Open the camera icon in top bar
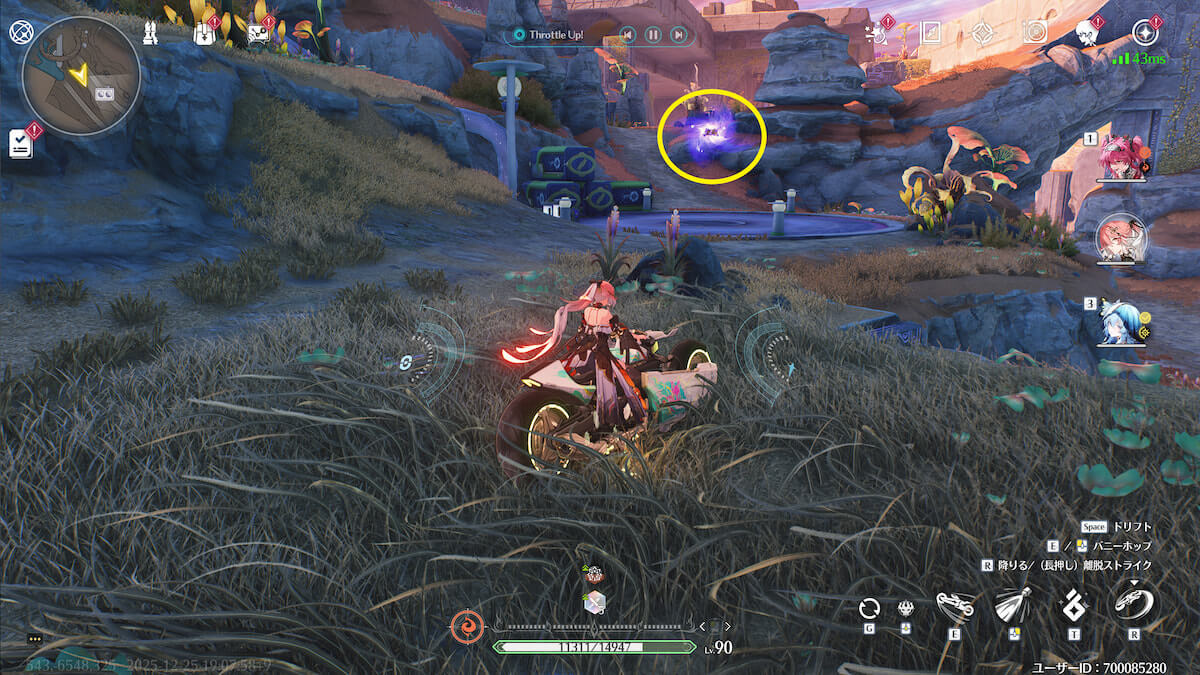This screenshot has width=1200, height=675. coord(1034,33)
